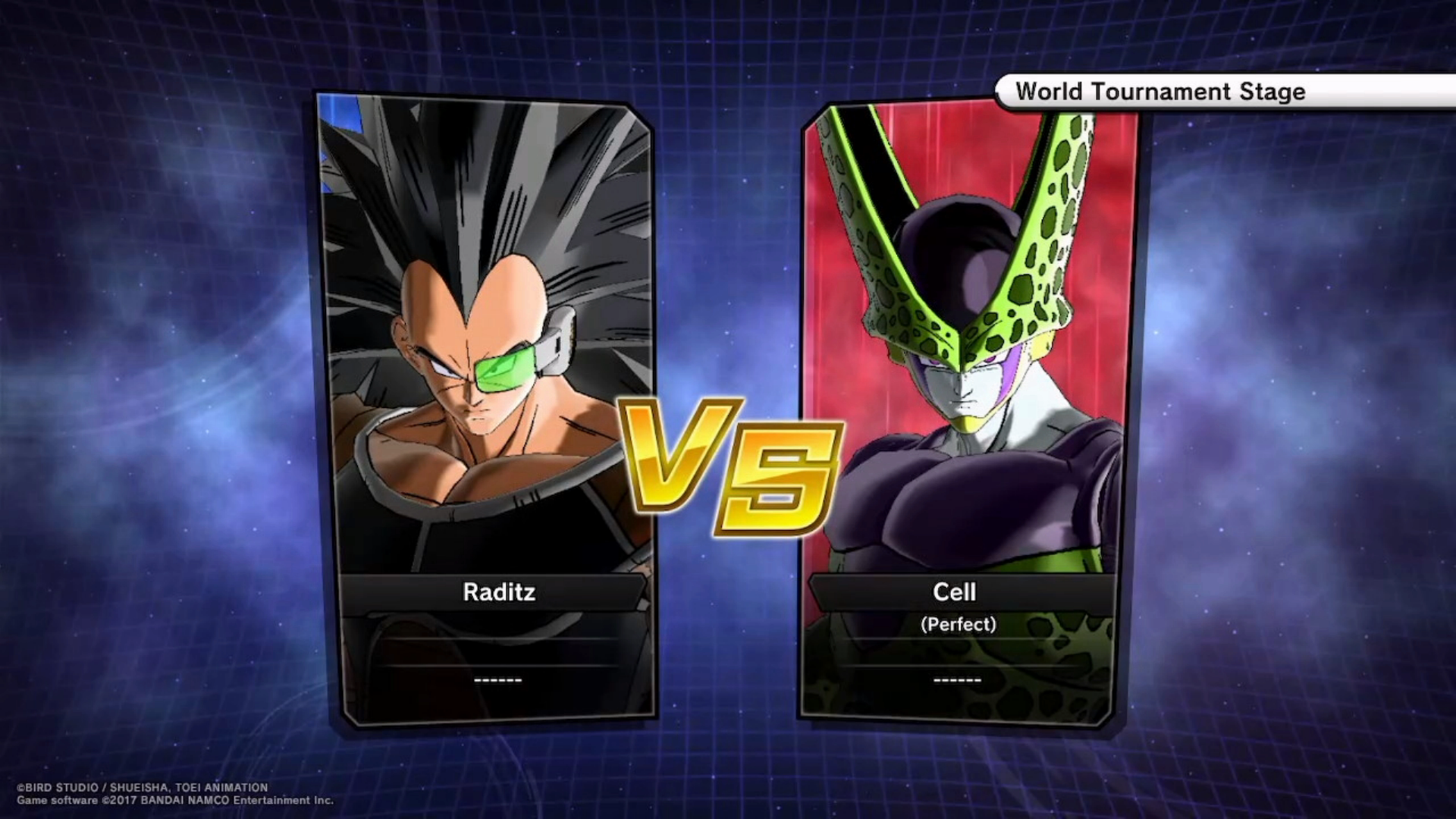Select the Raditz character card
Screen dimensions: 1456x819
coord(485,409)
